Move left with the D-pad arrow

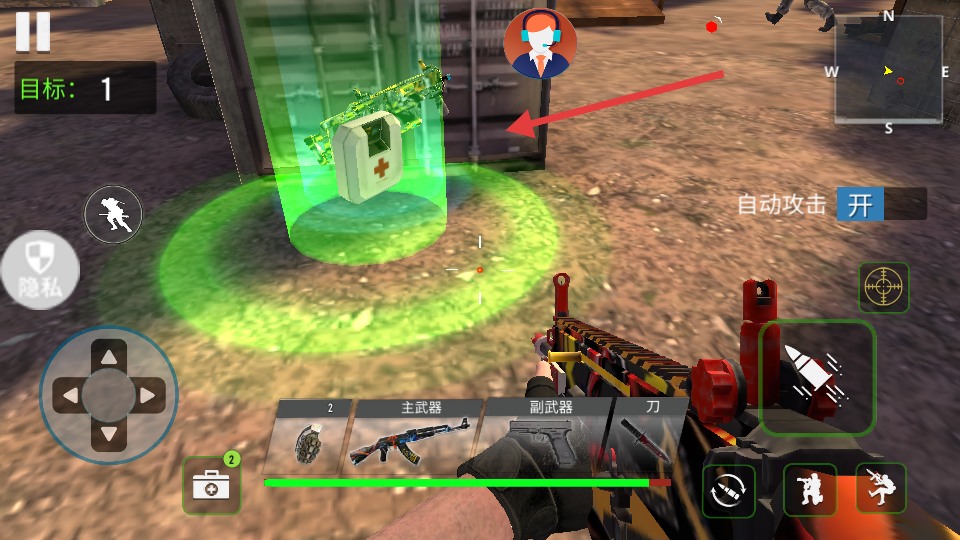[x=70, y=396]
